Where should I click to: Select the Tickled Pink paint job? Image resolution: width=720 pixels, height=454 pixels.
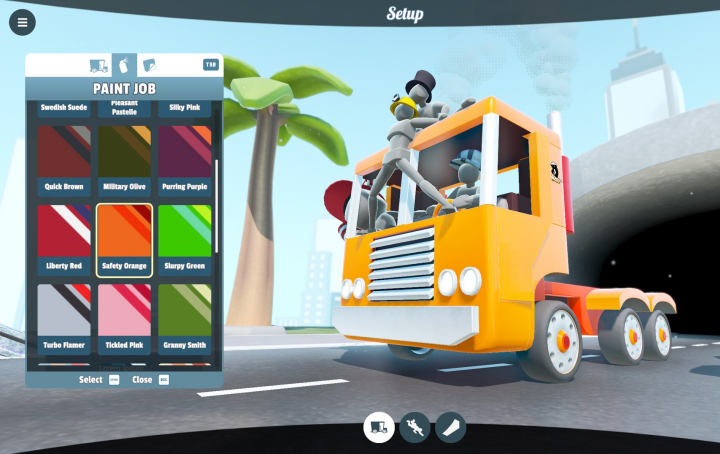(124, 318)
